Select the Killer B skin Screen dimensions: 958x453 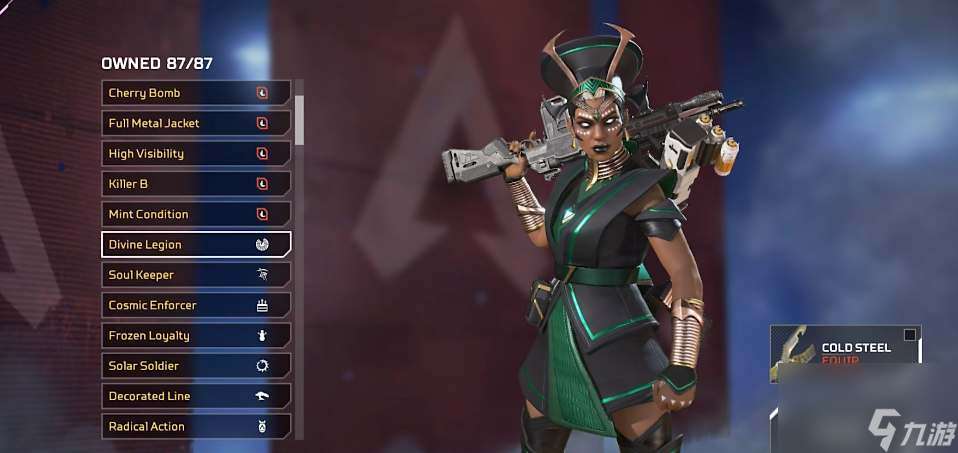click(x=196, y=184)
